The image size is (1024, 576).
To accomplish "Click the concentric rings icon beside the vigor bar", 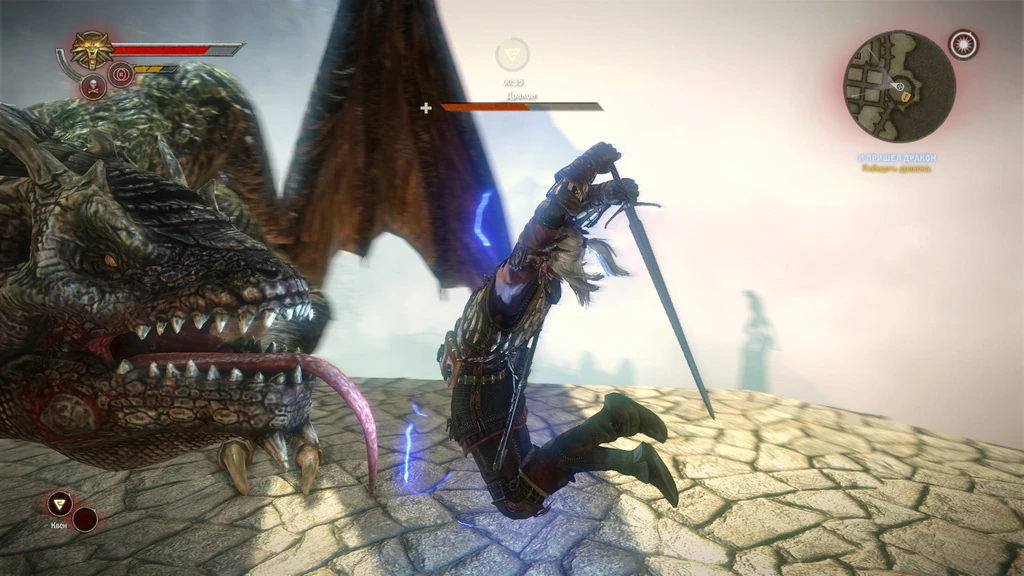I will [x=121, y=74].
